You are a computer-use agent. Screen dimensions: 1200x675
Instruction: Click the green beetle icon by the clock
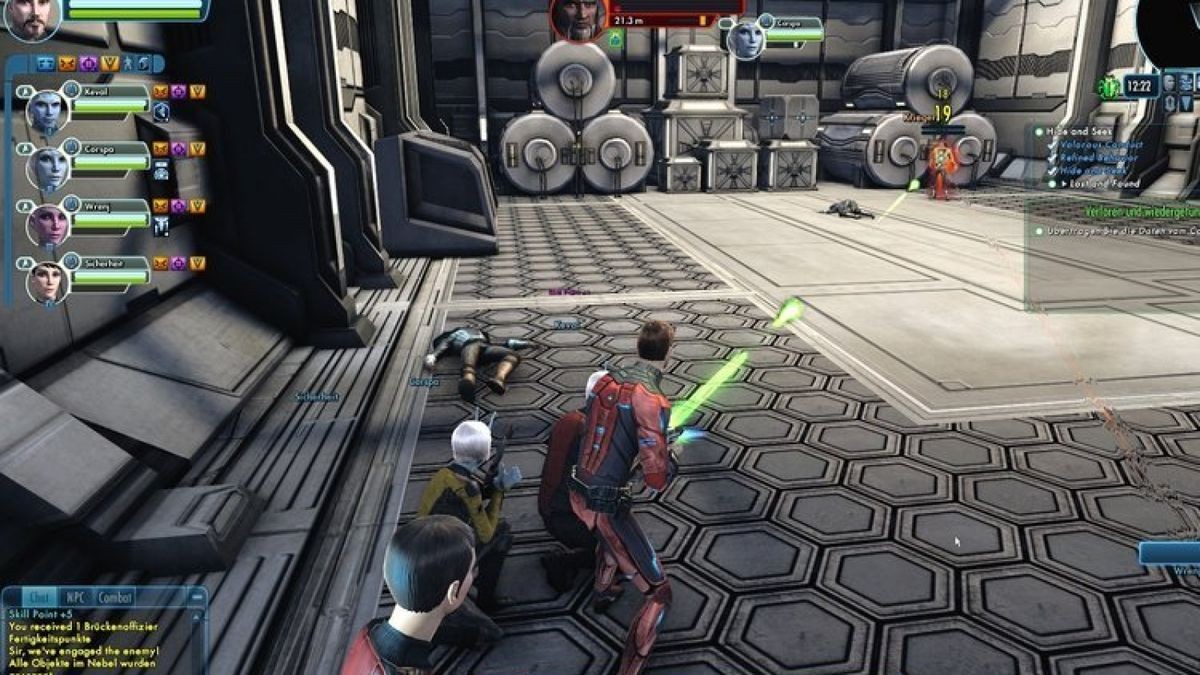click(x=1108, y=88)
